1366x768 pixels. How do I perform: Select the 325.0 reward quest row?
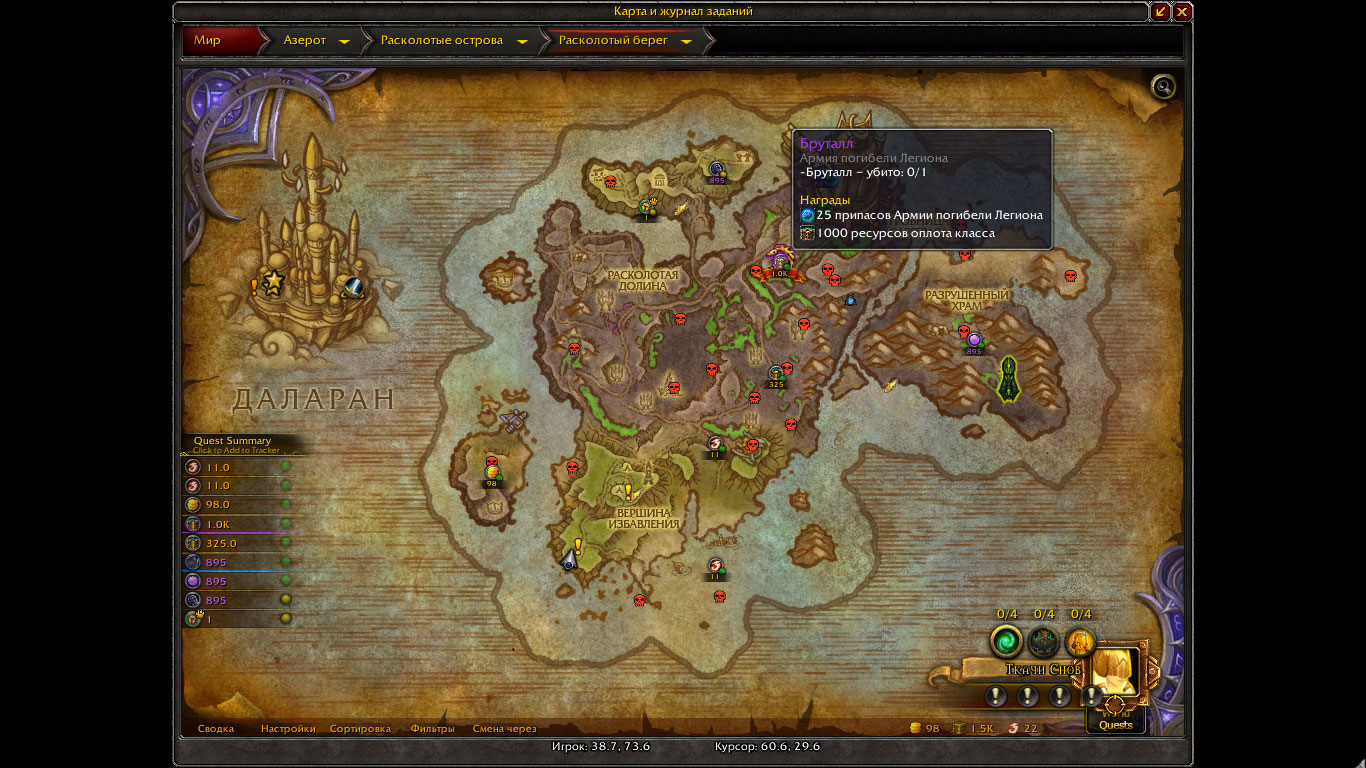tap(236, 543)
